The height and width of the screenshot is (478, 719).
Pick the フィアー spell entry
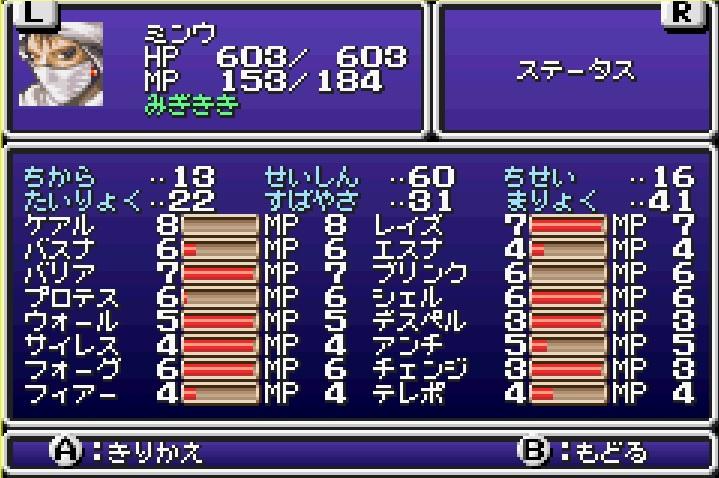pos(70,393)
